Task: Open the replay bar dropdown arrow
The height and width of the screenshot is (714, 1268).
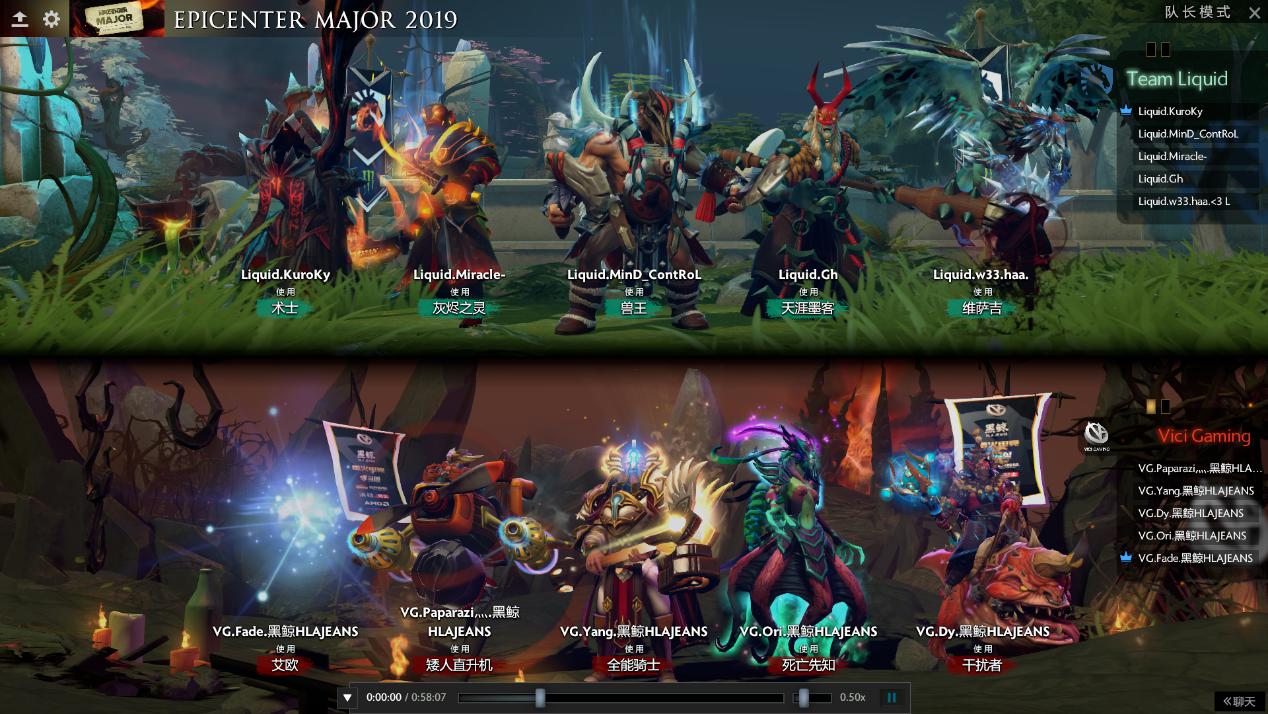Action: pyautogui.click(x=347, y=698)
